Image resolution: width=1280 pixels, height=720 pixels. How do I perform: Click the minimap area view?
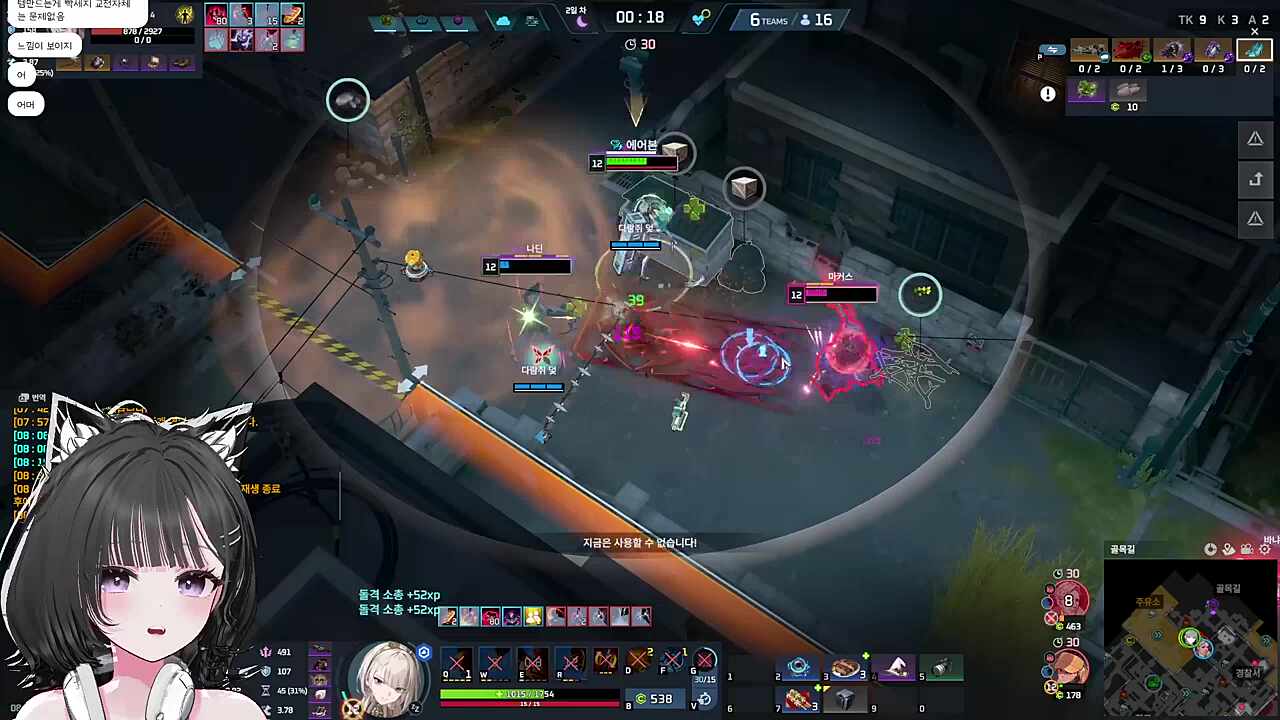tap(1190, 638)
